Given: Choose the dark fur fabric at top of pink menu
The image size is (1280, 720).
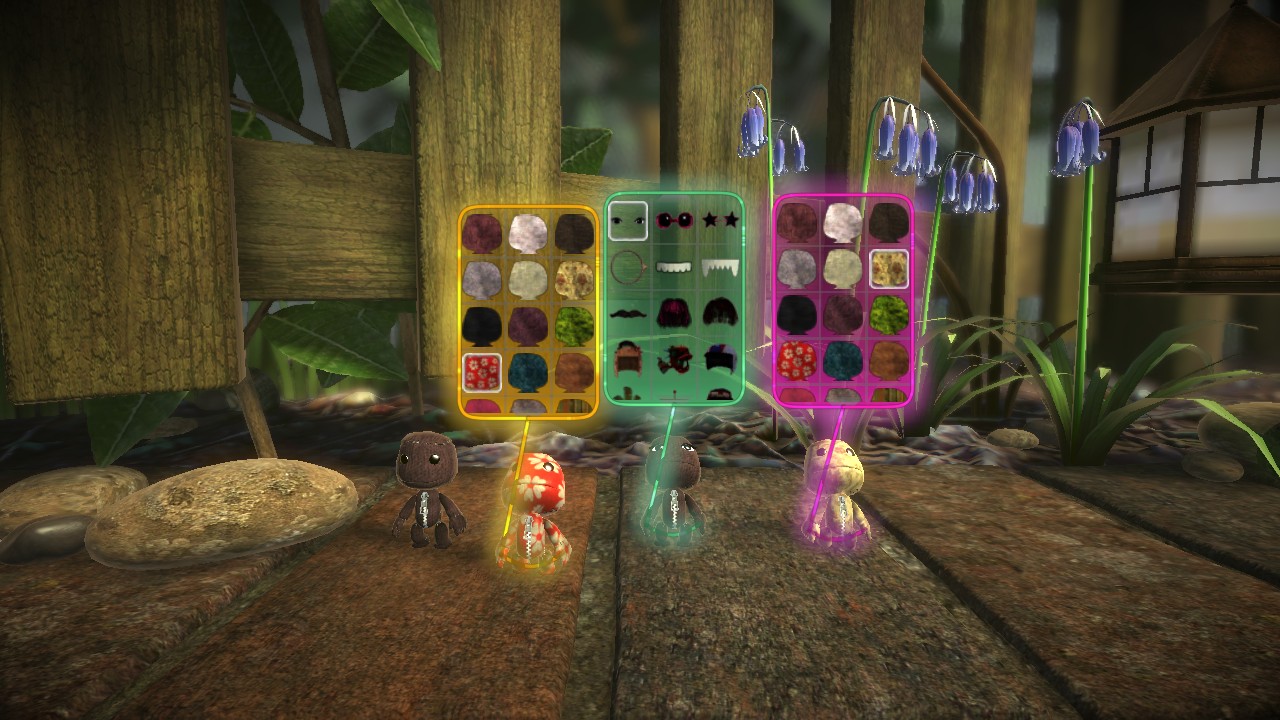Looking at the screenshot, I should coord(888,220).
